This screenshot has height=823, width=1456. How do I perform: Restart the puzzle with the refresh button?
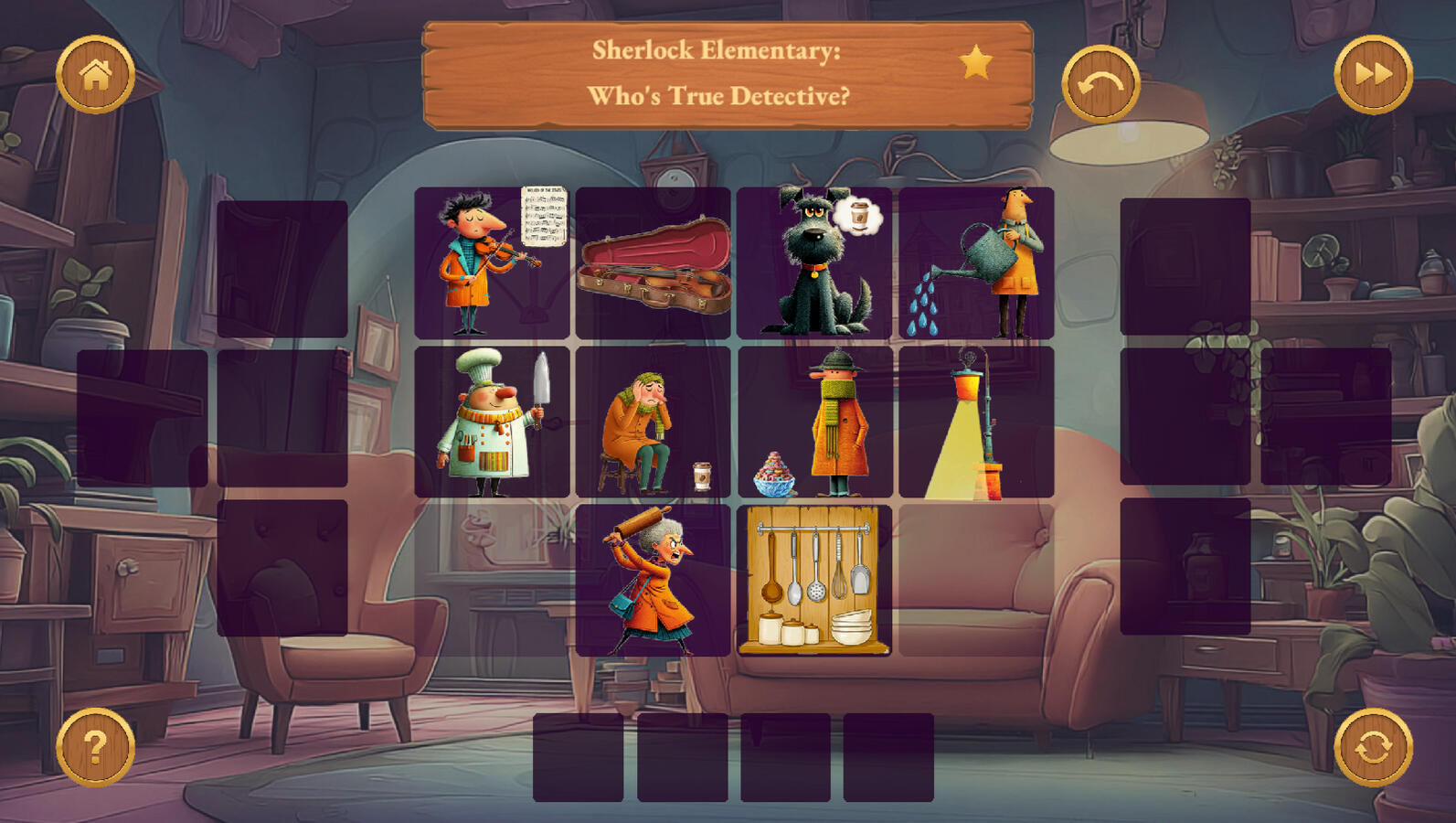1373,747
